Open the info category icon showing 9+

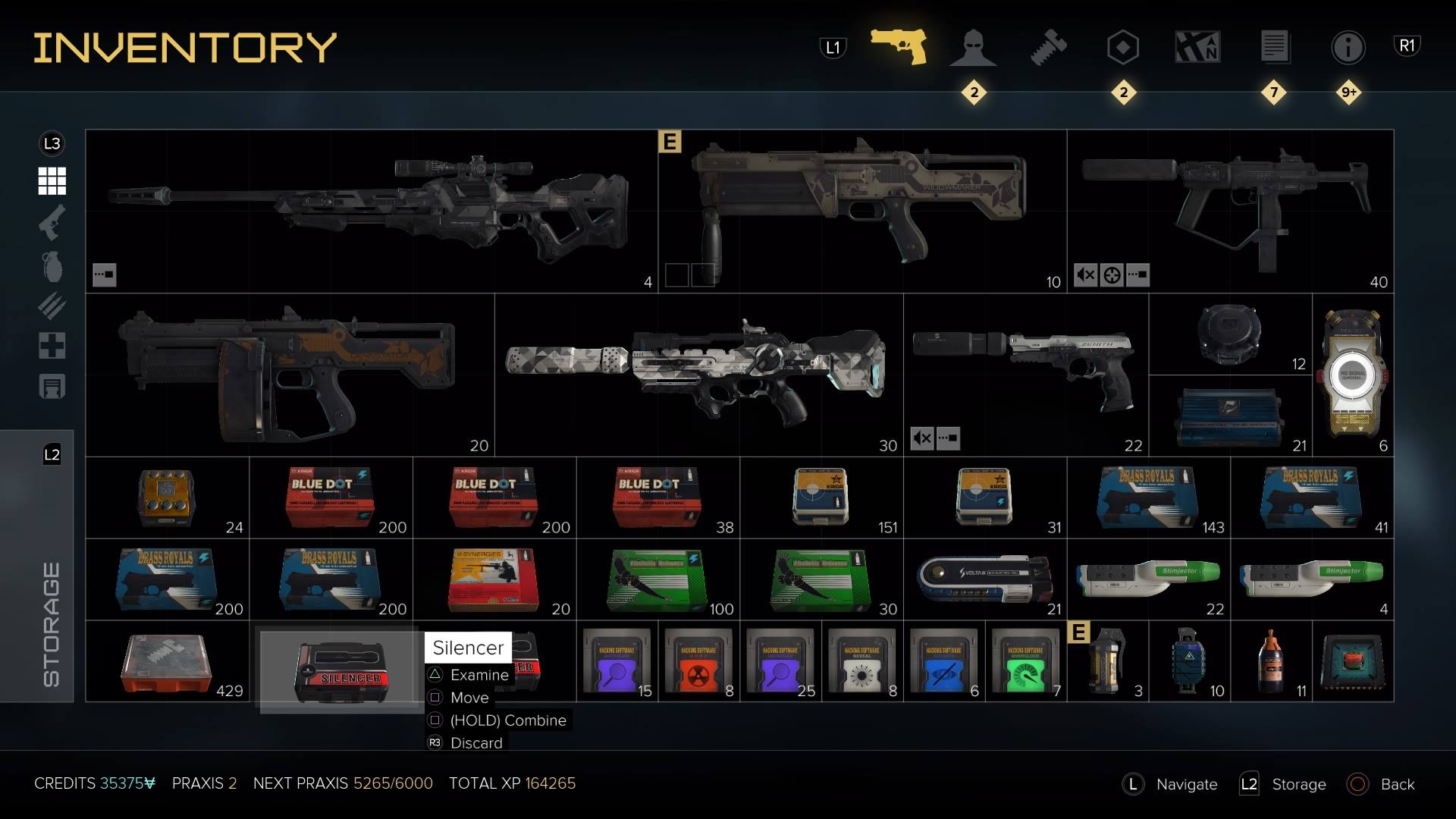(x=1348, y=47)
